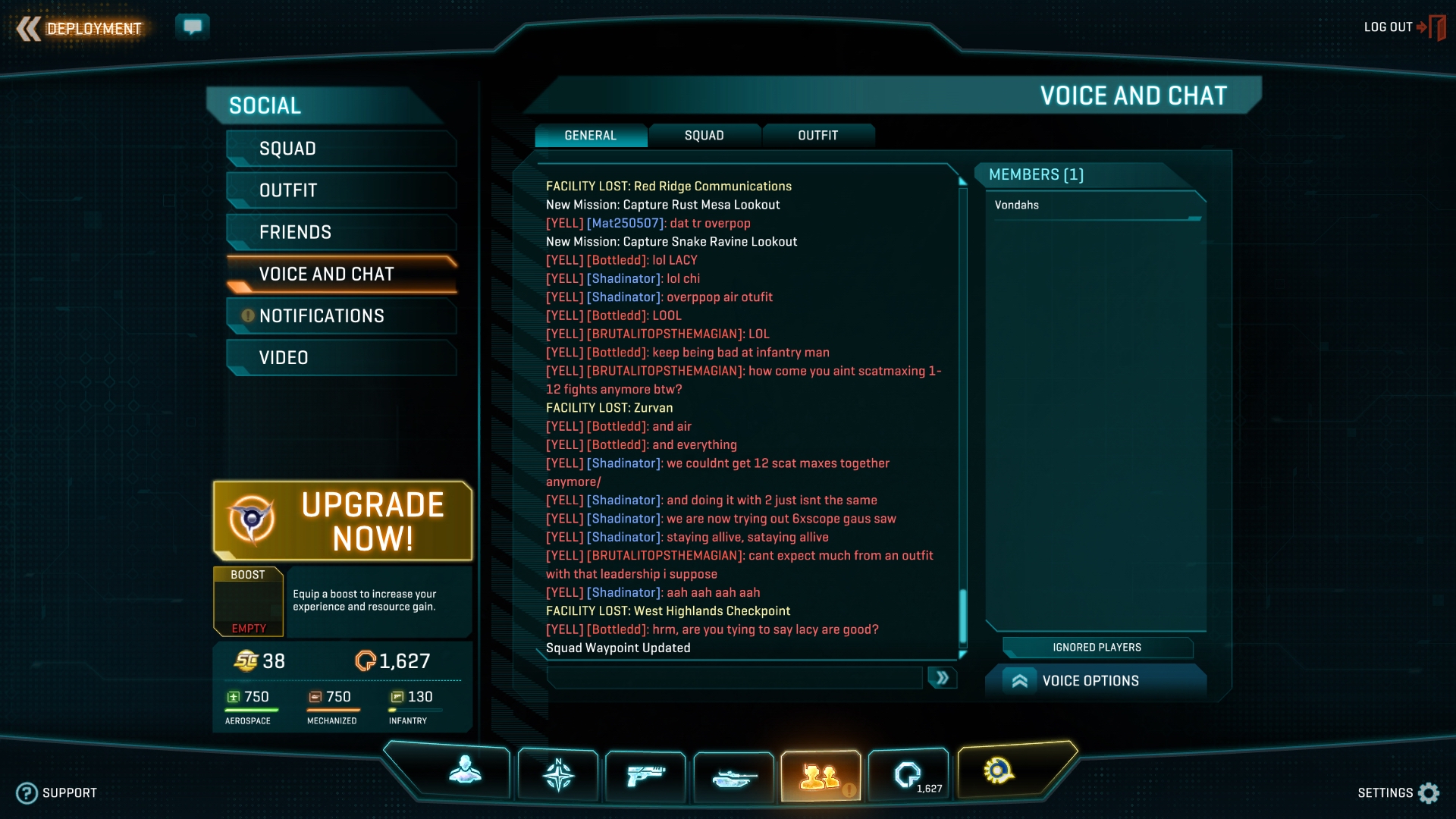
Task: View Ignored Players list
Action: tap(1097, 648)
